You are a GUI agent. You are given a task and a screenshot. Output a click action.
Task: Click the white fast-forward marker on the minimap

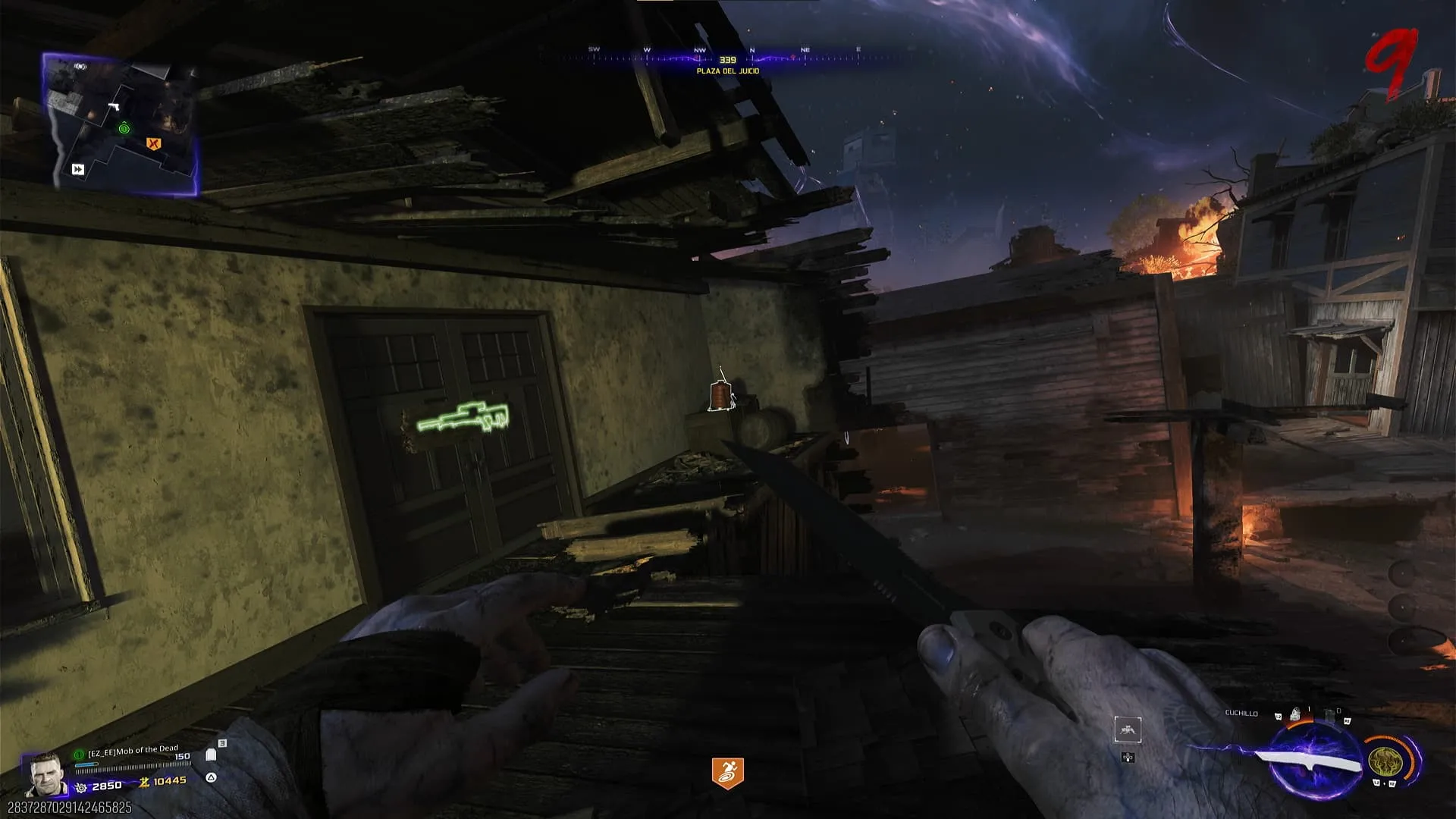[x=78, y=169]
